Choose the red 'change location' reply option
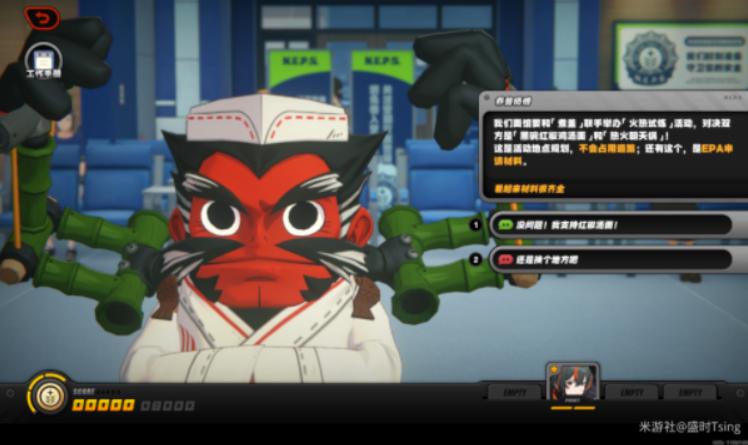This screenshot has width=748, height=445. coord(612,260)
